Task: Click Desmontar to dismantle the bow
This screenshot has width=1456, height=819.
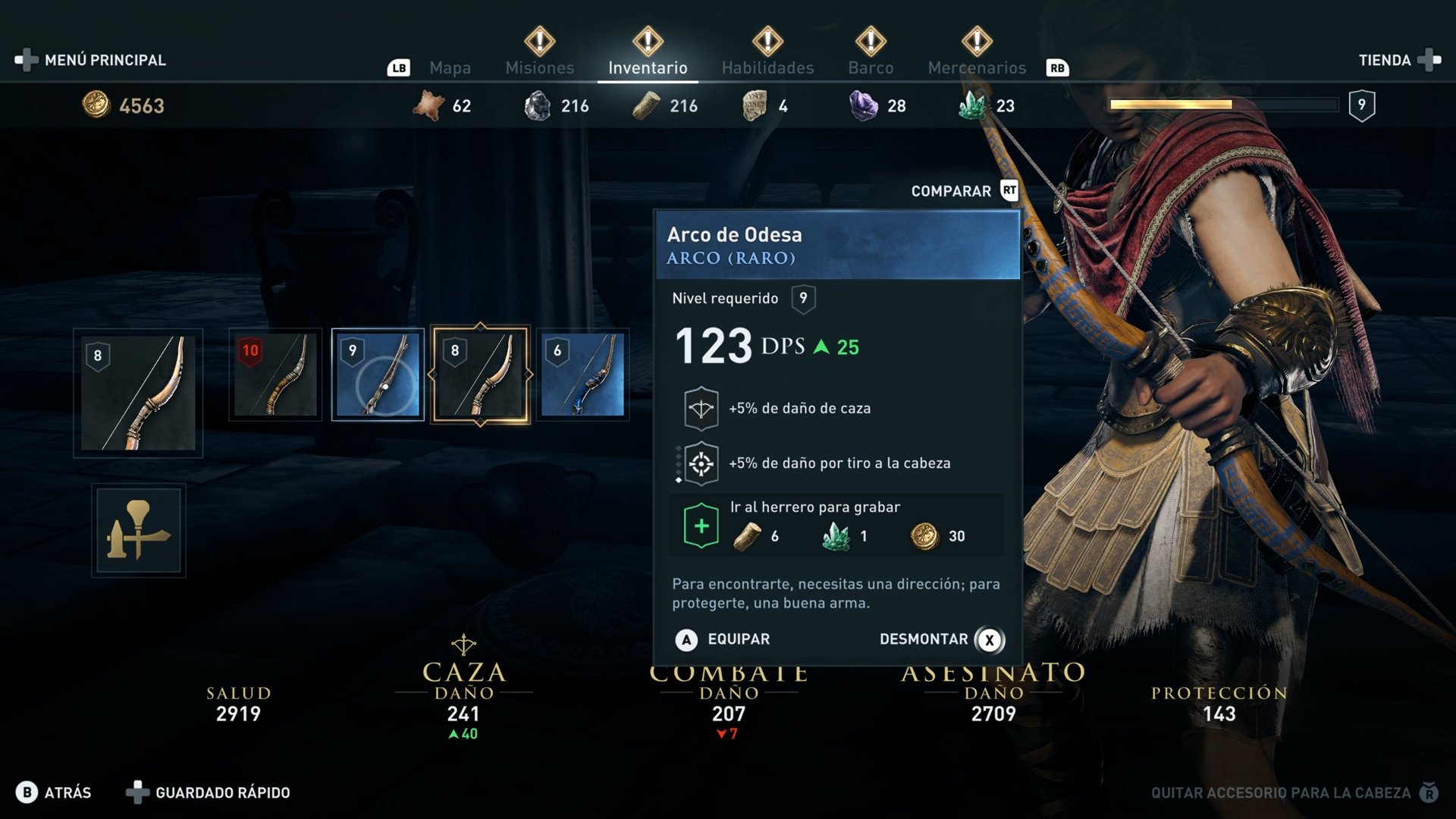Action: [x=924, y=639]
